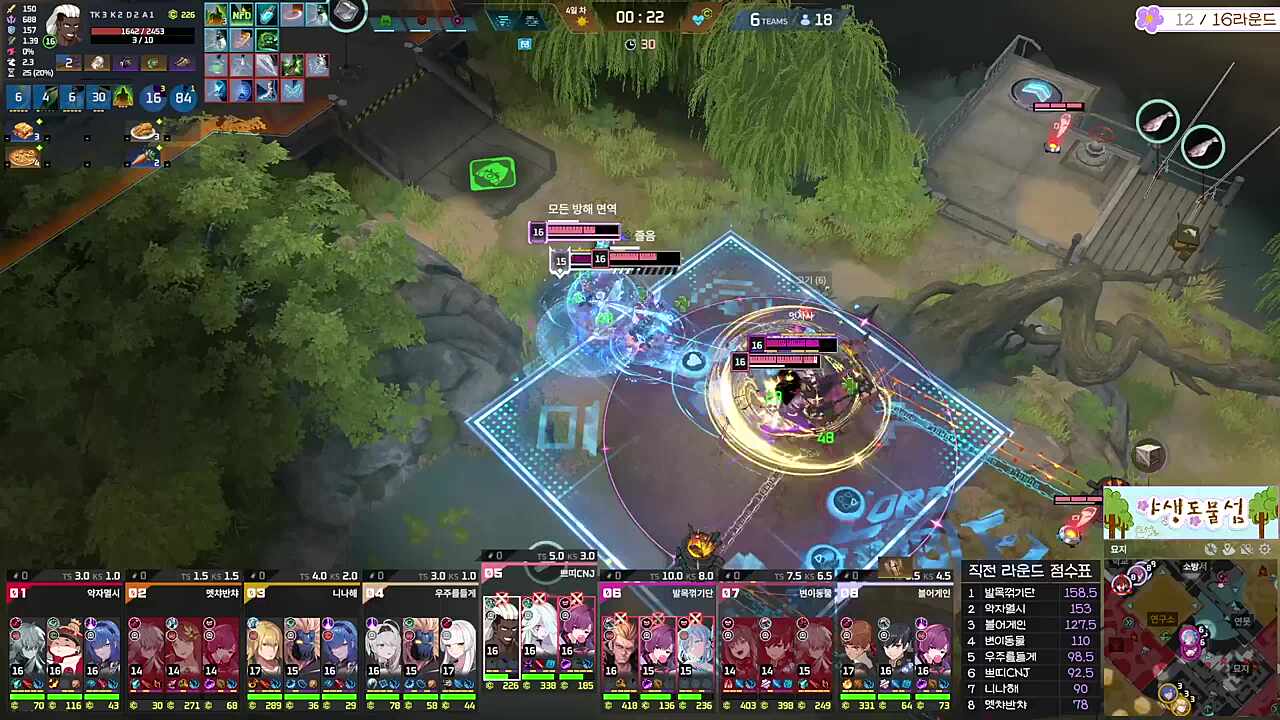Click the butterfly wings skill icon

292,90
